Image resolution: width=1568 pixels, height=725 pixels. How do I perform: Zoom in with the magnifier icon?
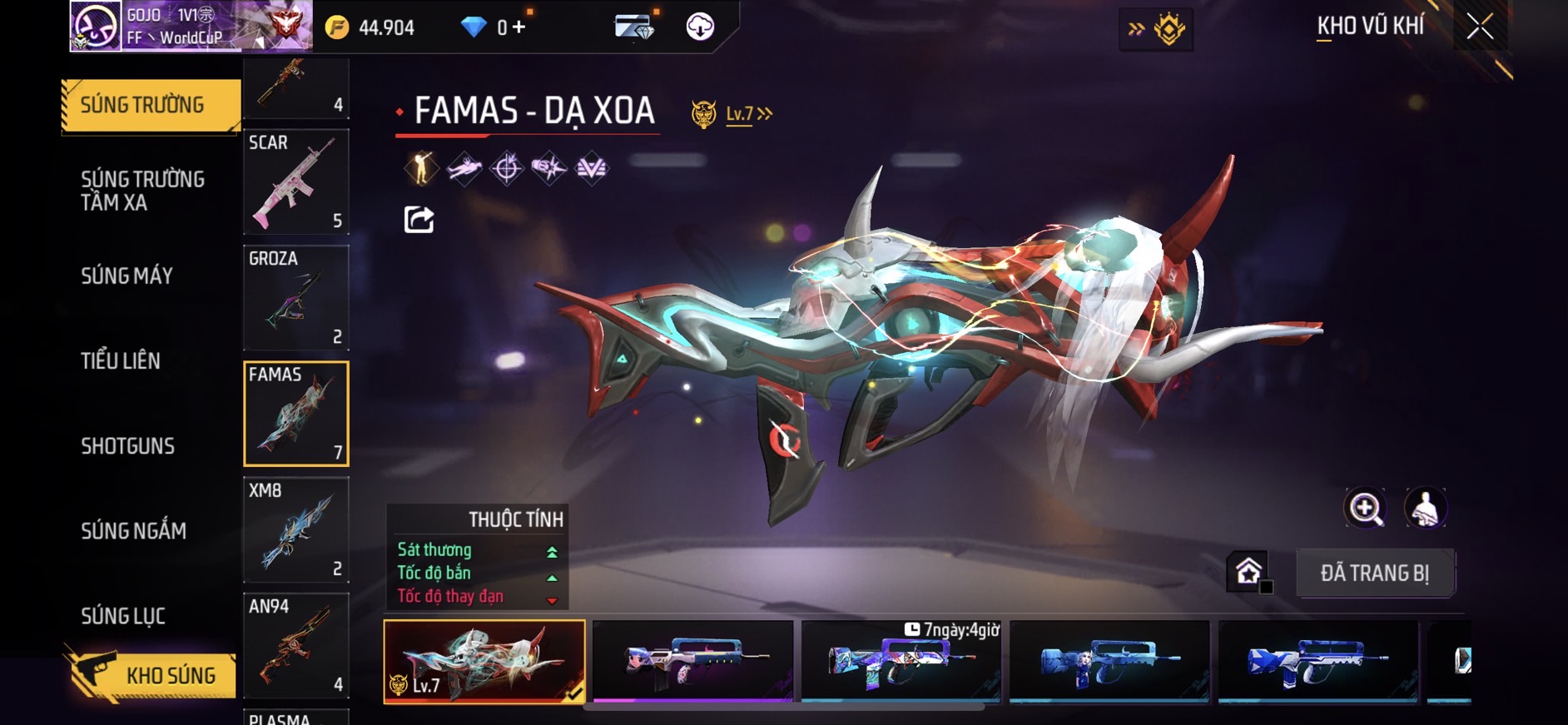(1365, 508)
